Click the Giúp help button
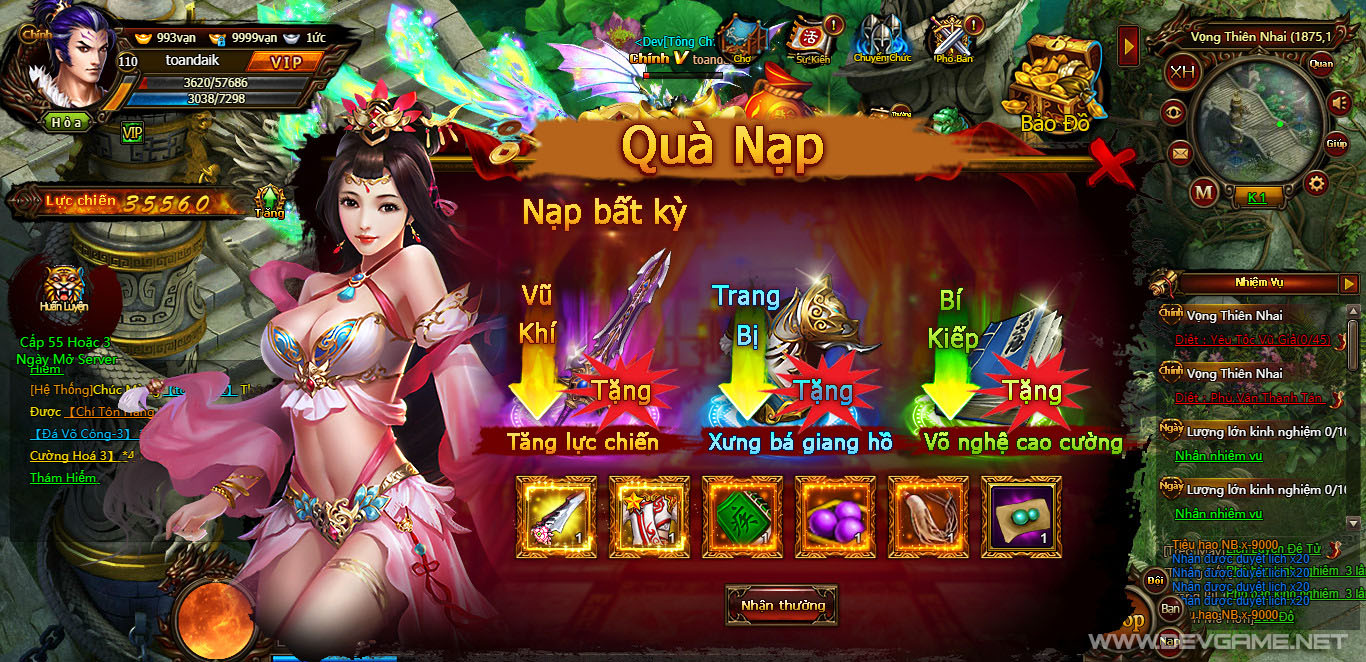Image resolution: width=1366 pixels, height=662 pixels. pos(1337,144)
